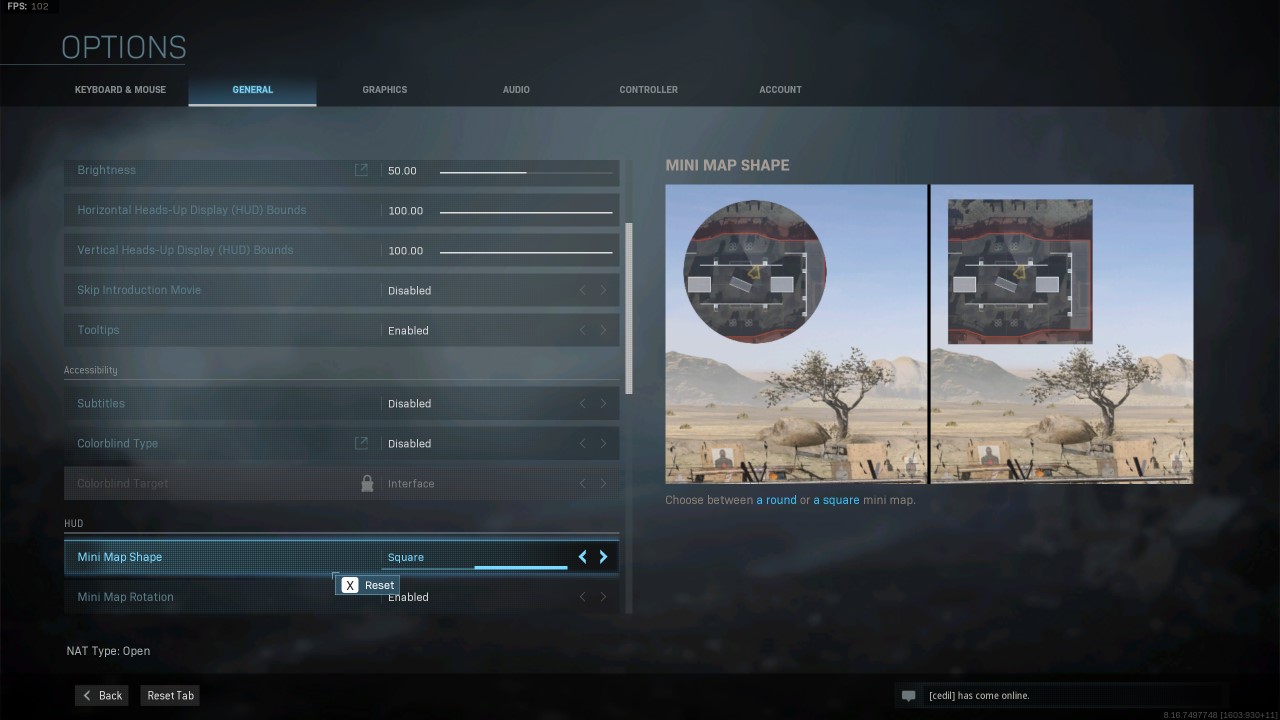Open the CONTROLLER settings tab
This screenshot has width=1280, height=720.
coord(648,89)
